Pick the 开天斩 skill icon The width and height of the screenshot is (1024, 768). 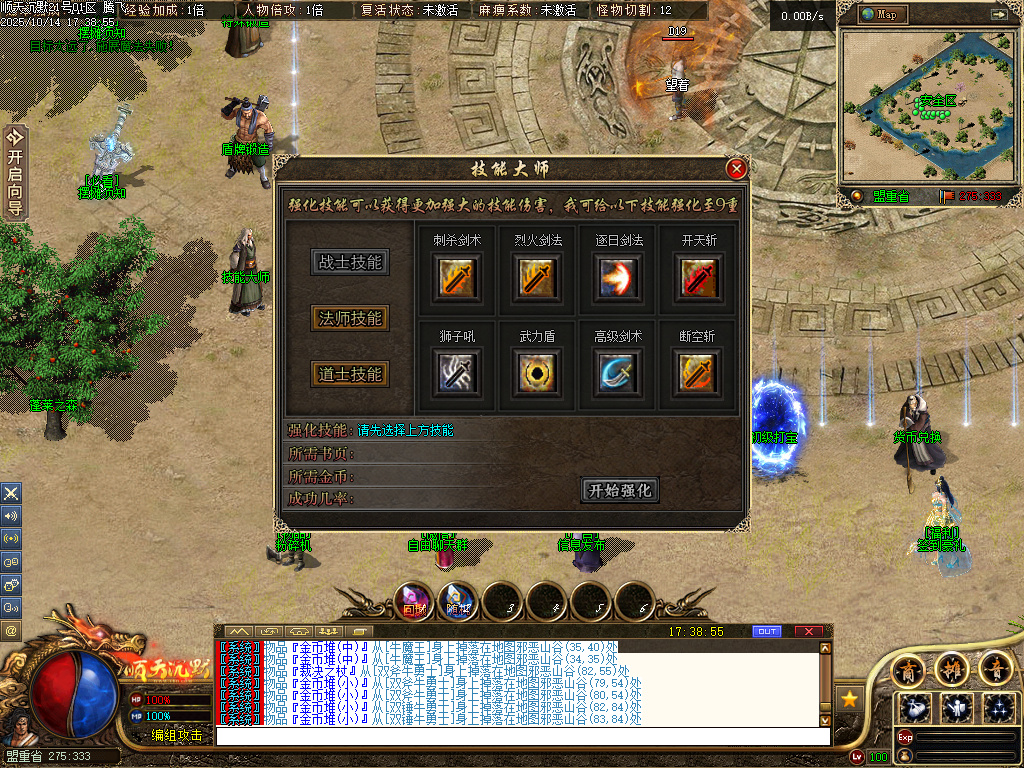coord(698,277)
